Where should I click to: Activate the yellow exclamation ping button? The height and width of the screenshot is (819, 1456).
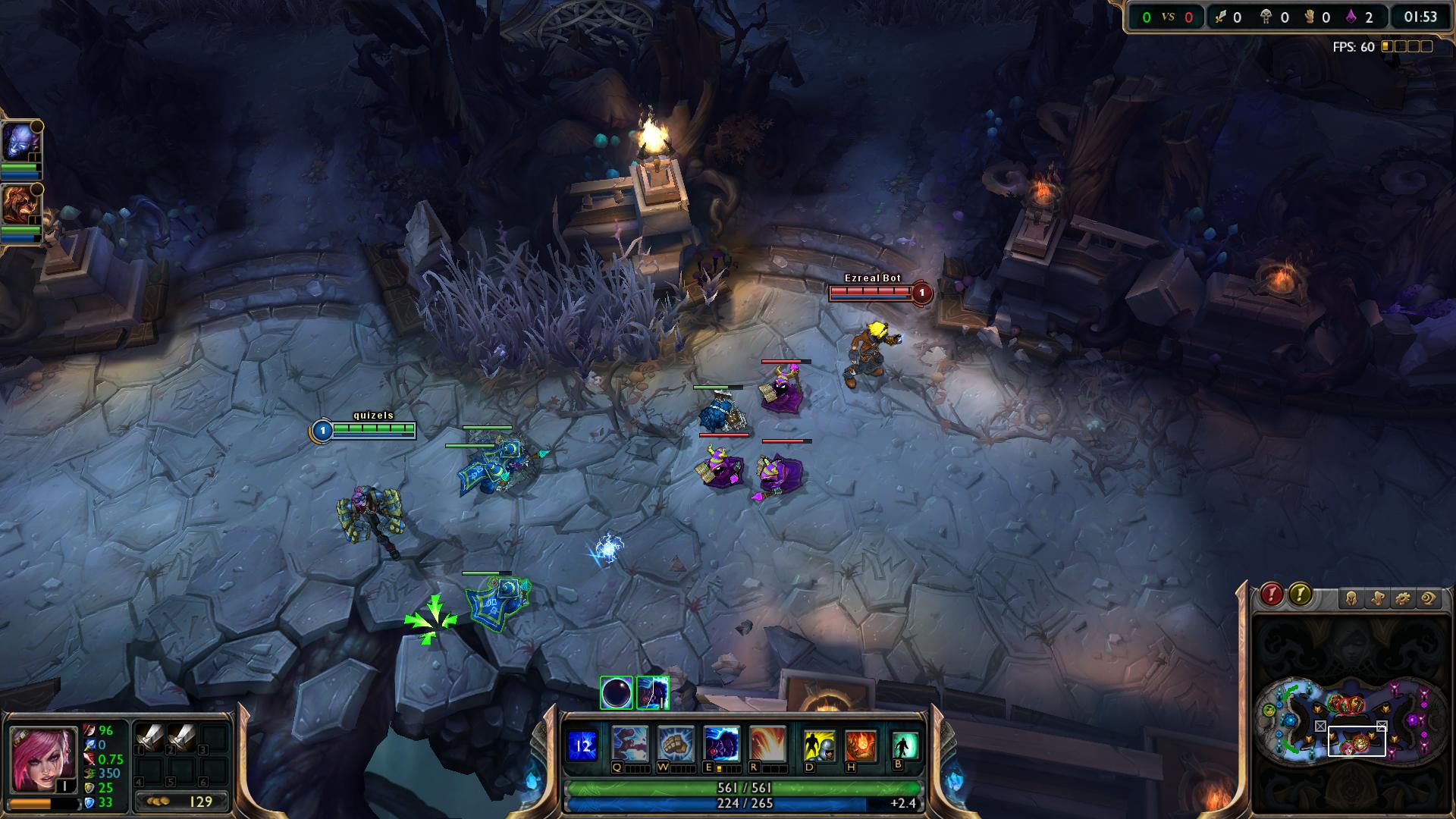pos(1300,595)
